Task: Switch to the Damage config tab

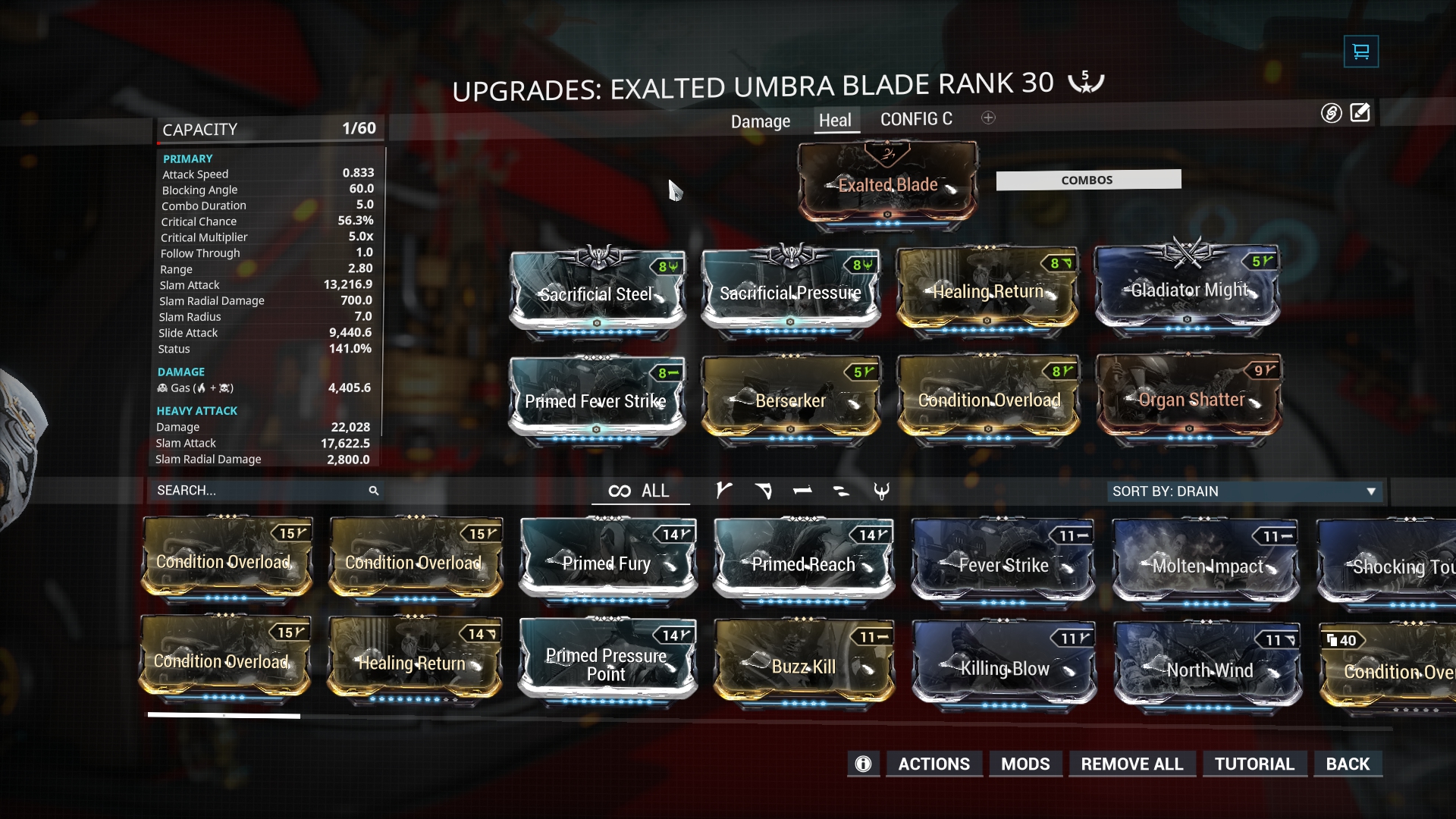Action: click(x=760, y=121)
